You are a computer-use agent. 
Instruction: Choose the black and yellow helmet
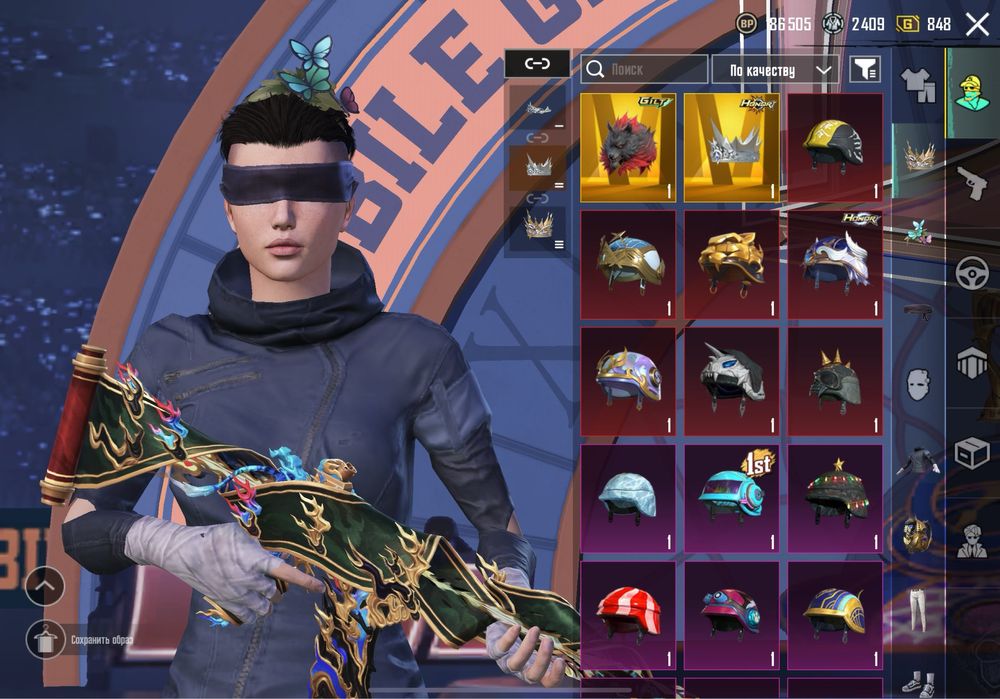point(835,148)
